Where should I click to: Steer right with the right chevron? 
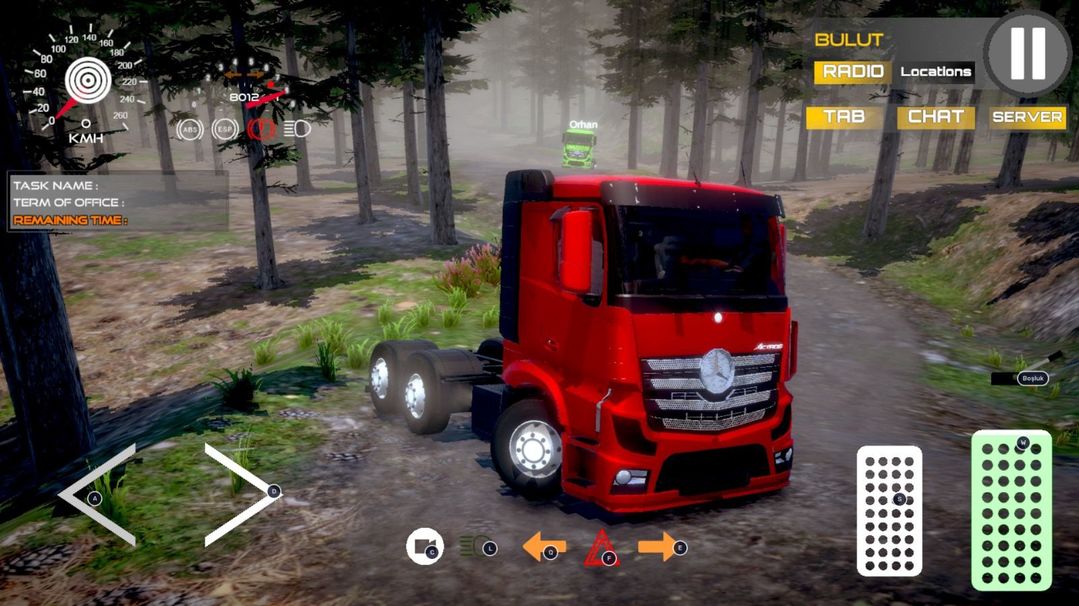pos(241,494)
